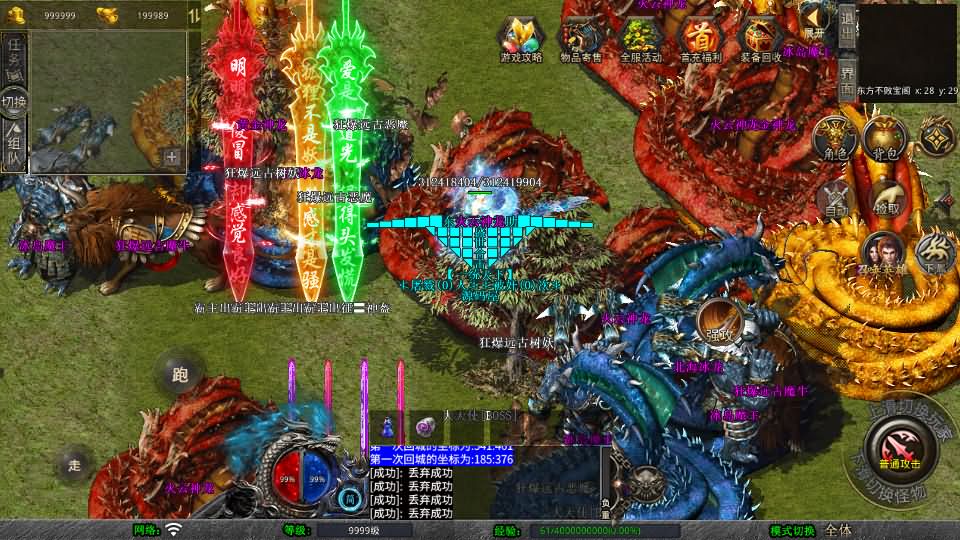Open the 组队 team tab
Image resolution: width=960 pixels, height=540 pixels.
pos(14,141)
